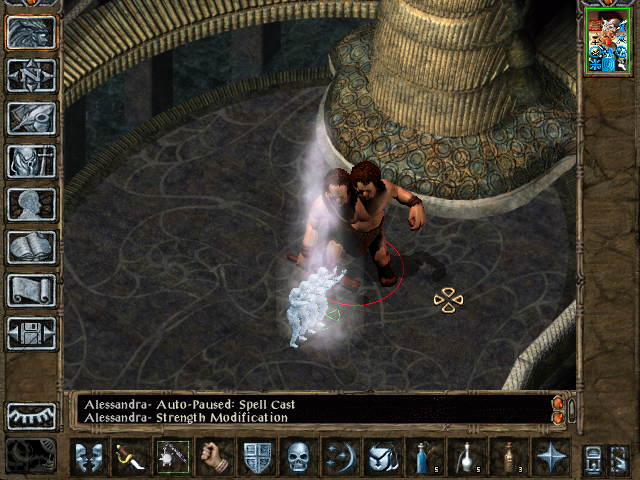Open the character record bust icon

click(x=31, y=204)
